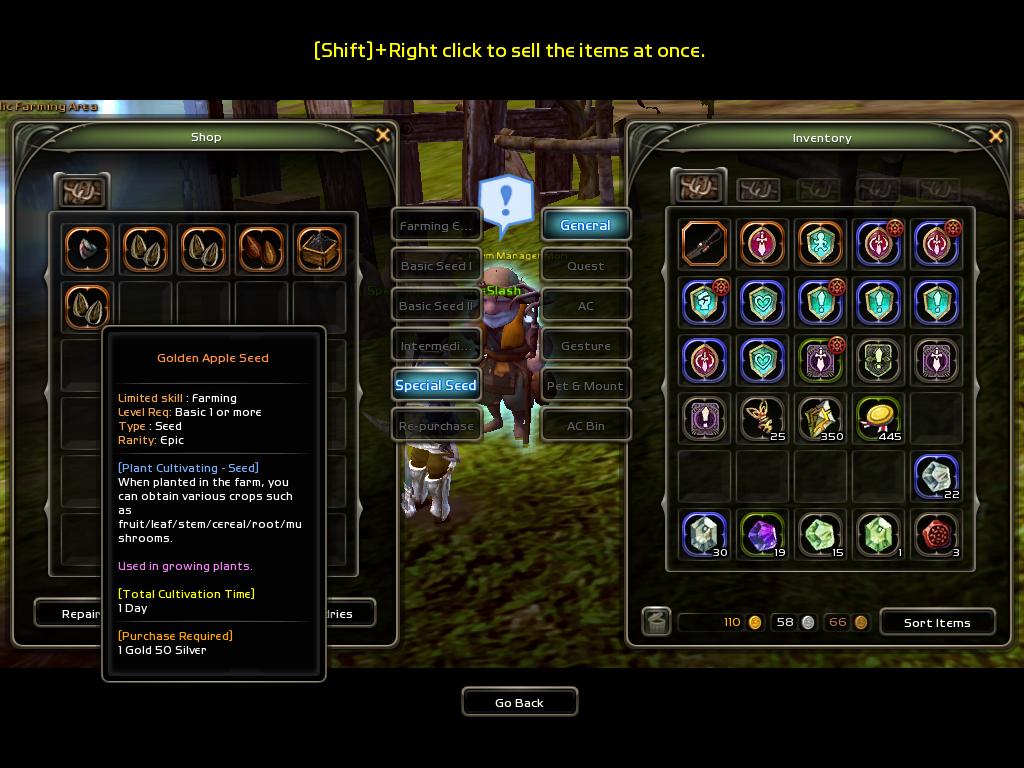Viewport: 1024px width, 768px height.
Task: Go Back from the shop screen
Action: (519, 702)
